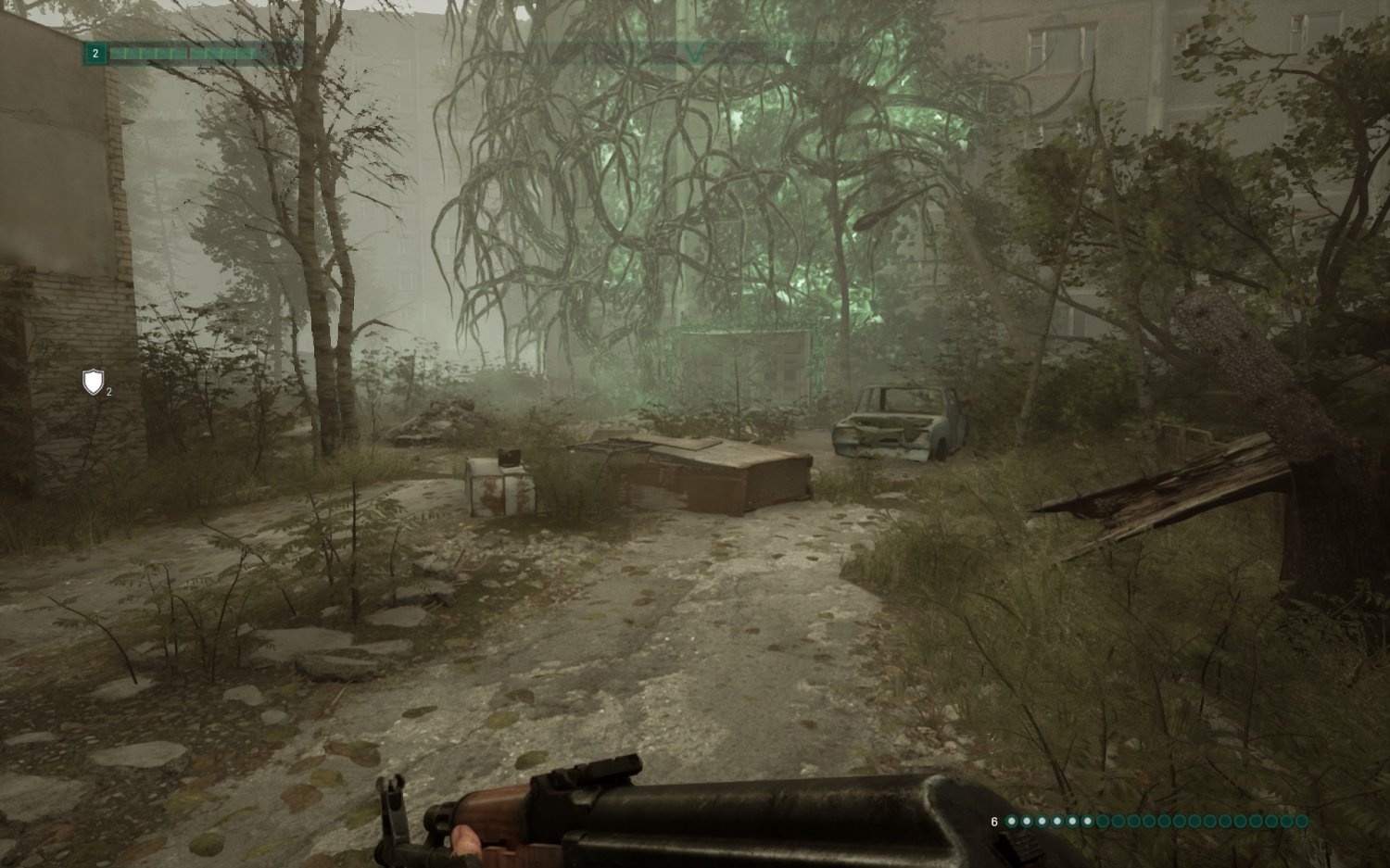
Task: Click along the ammo dot progress row
Action: click(1158, 820)
